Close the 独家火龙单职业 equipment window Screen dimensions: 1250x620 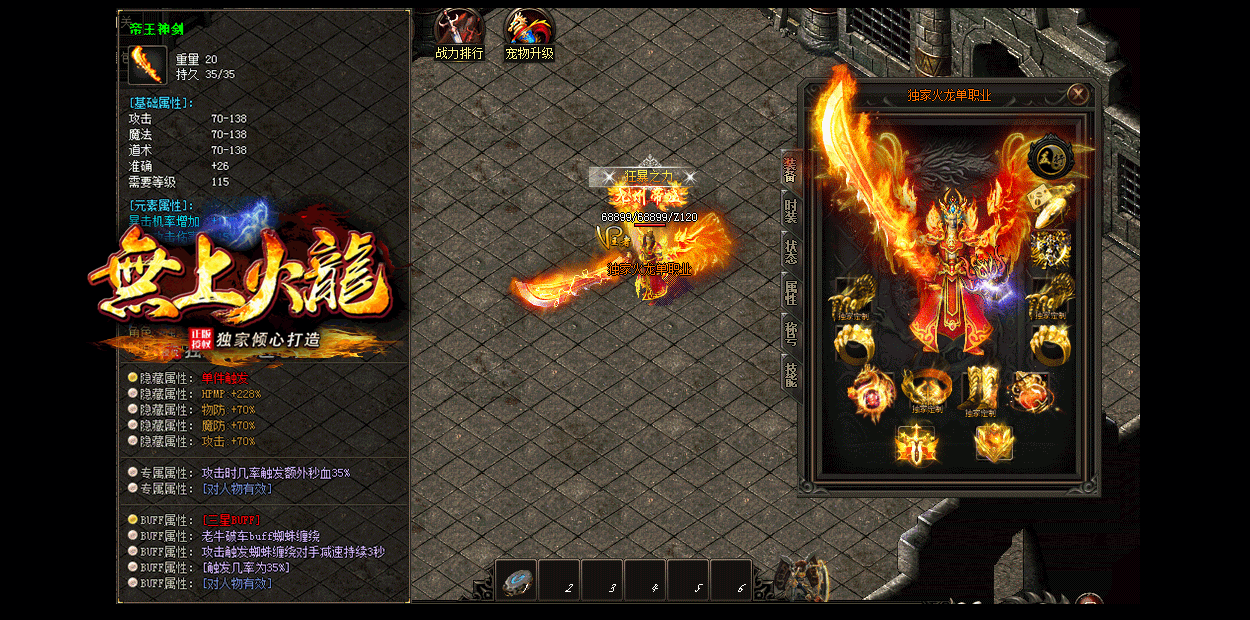(x=1077, y=95)
